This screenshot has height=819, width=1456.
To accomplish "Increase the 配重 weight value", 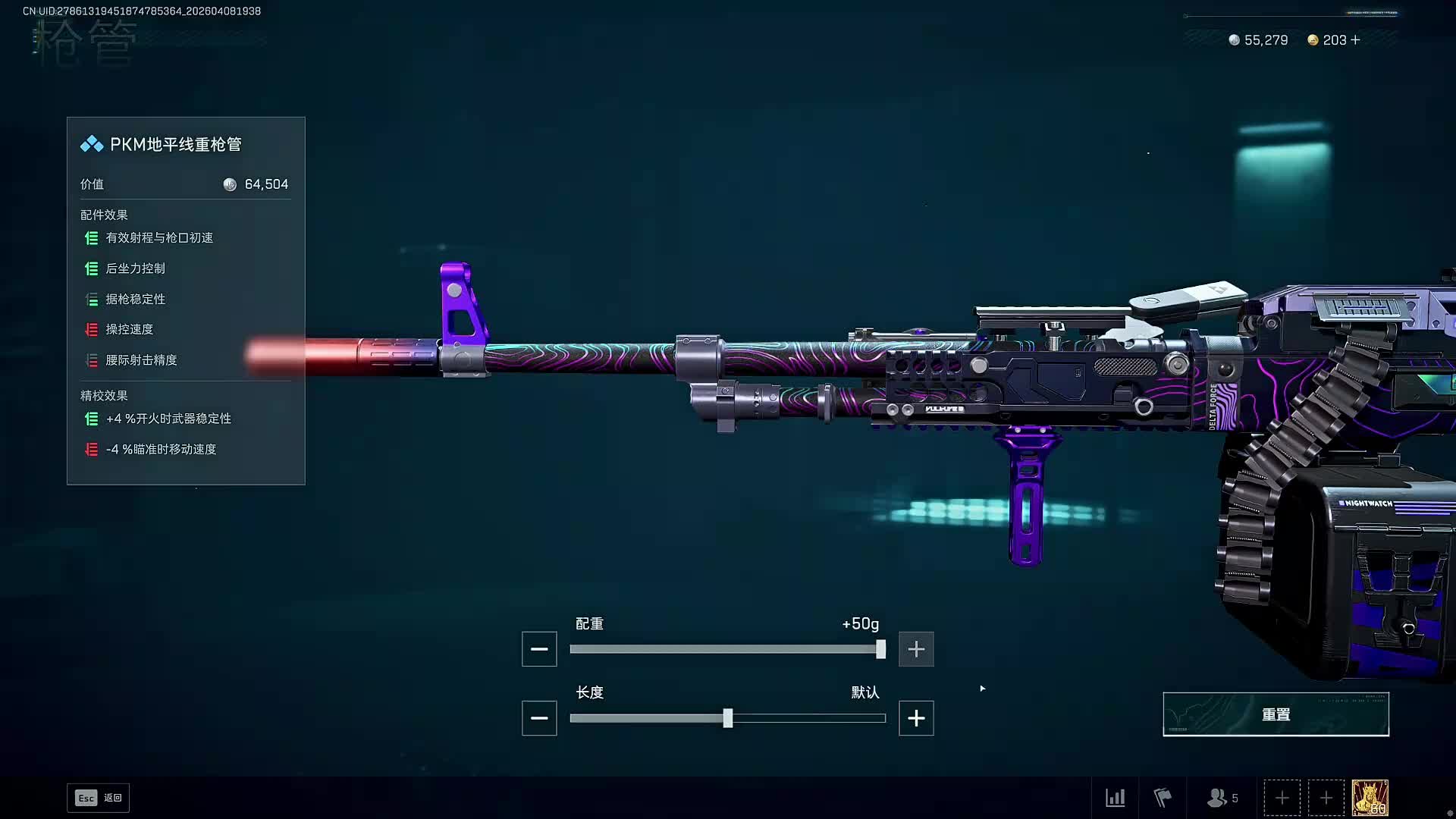I will (x=916, y=649).
